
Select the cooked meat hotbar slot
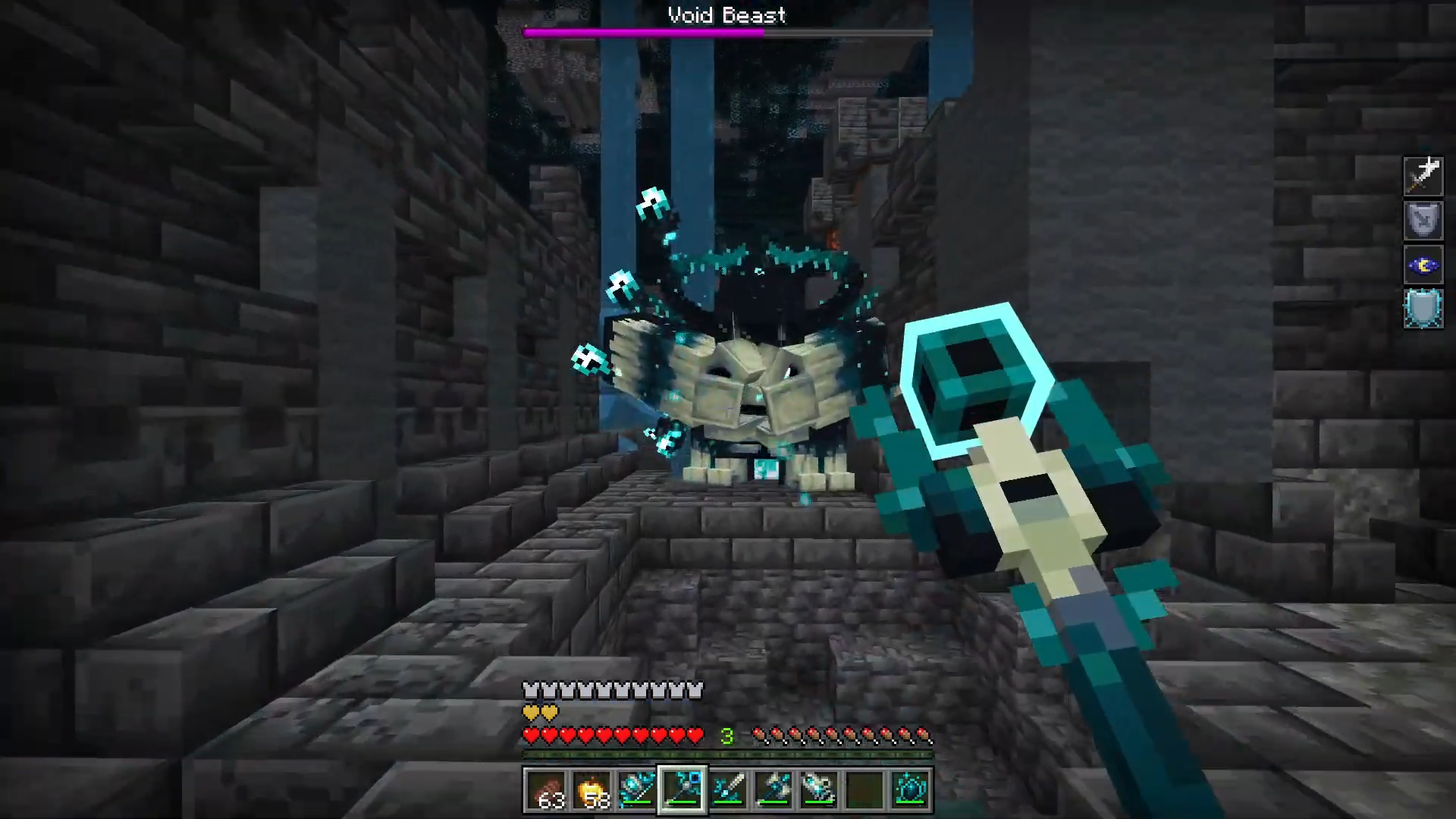[x=546, y=790]
